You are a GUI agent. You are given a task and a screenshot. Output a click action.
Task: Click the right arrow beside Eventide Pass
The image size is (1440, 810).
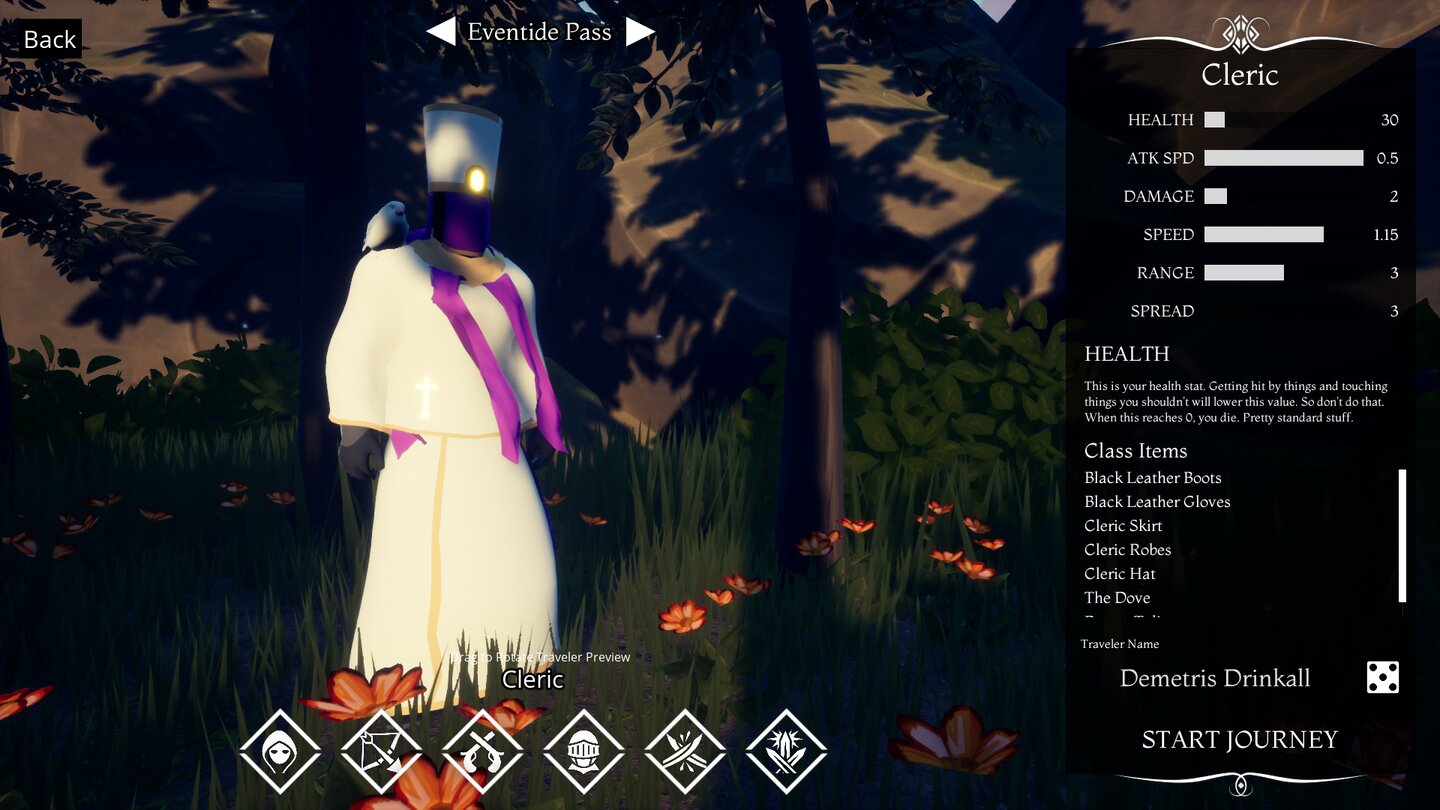tap(640, 31)
